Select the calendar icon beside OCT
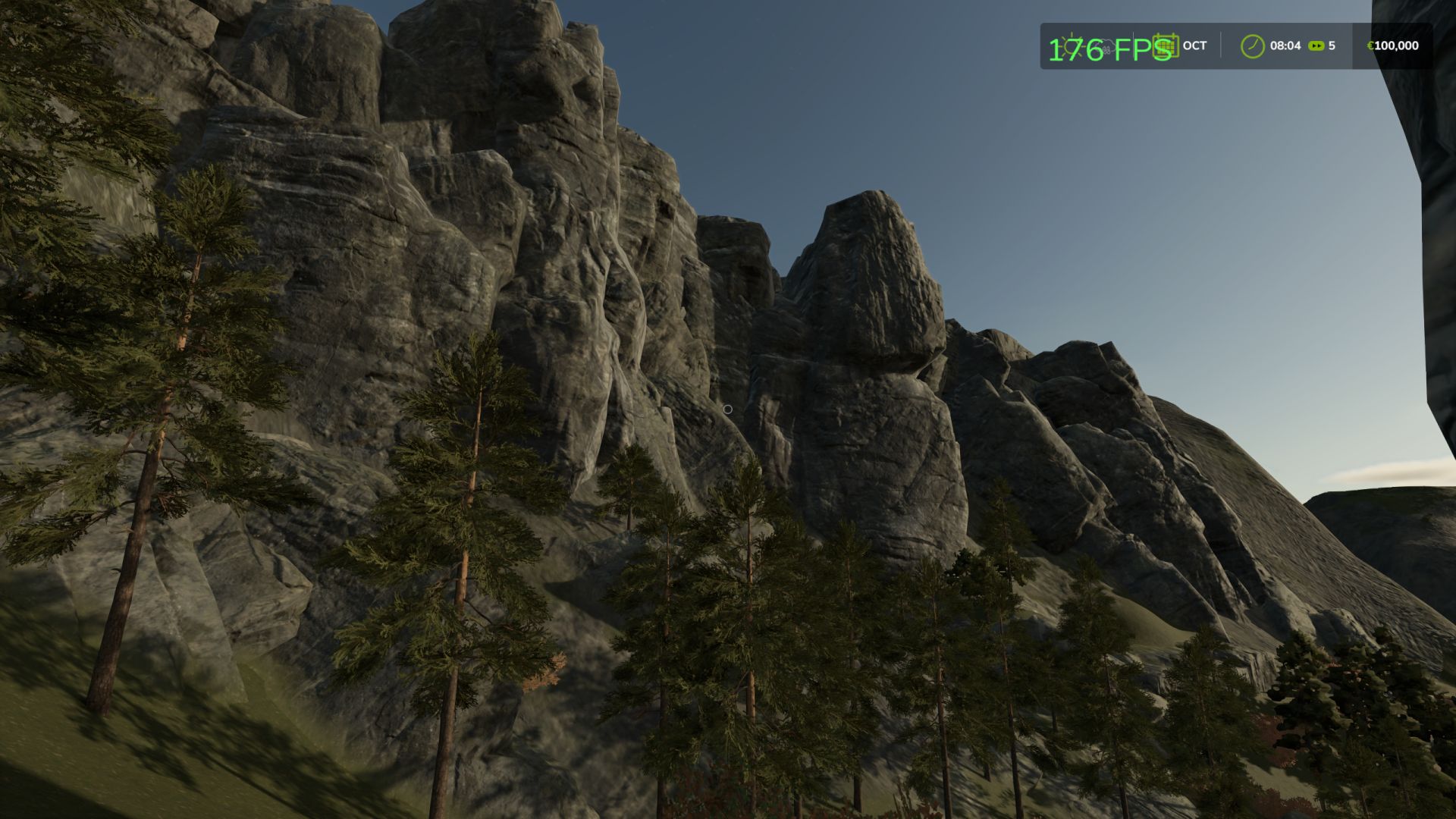Viewport: 1456px width, 819px height. (1166, 45)
